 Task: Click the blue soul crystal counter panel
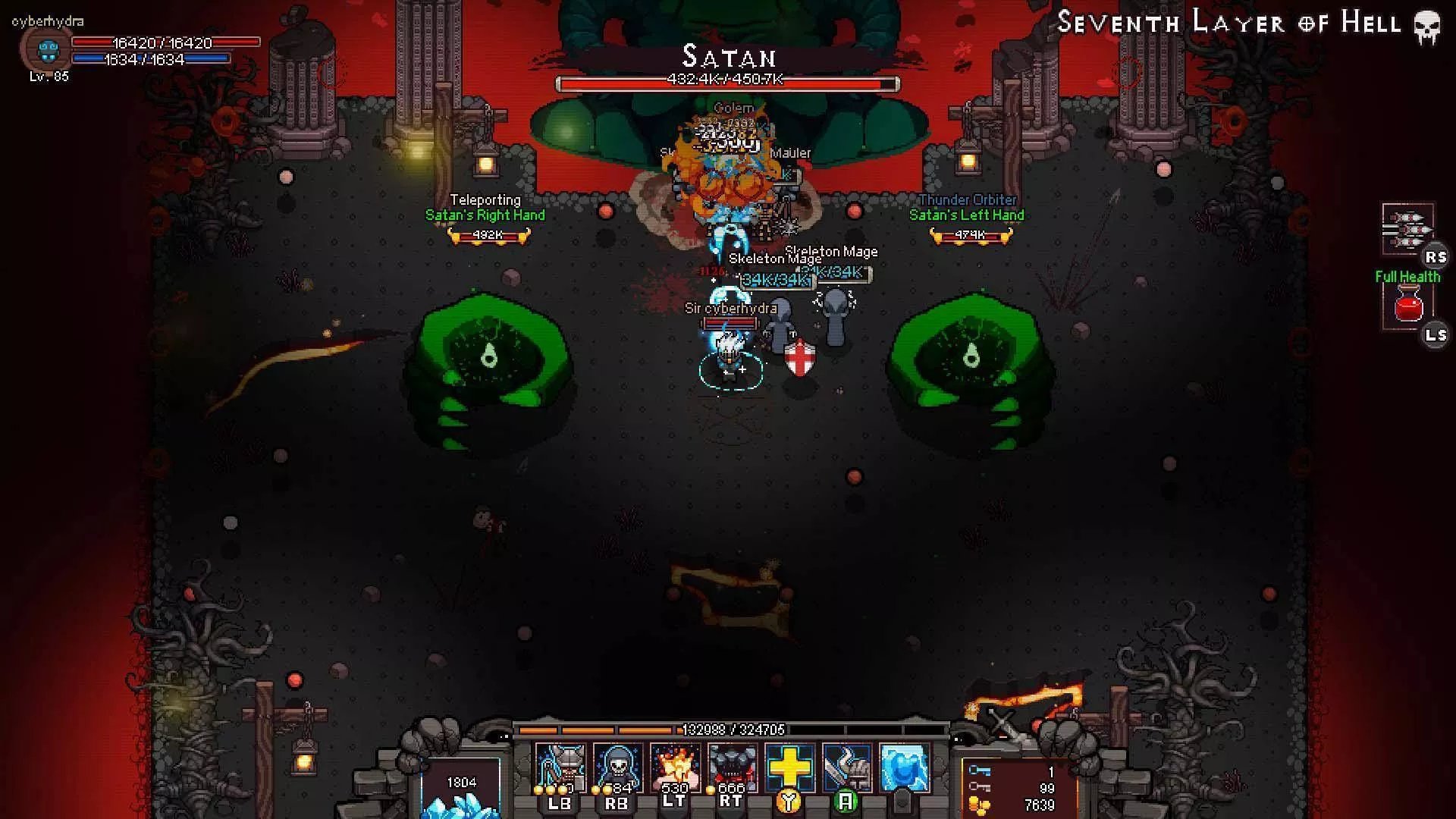coord(461,789)
